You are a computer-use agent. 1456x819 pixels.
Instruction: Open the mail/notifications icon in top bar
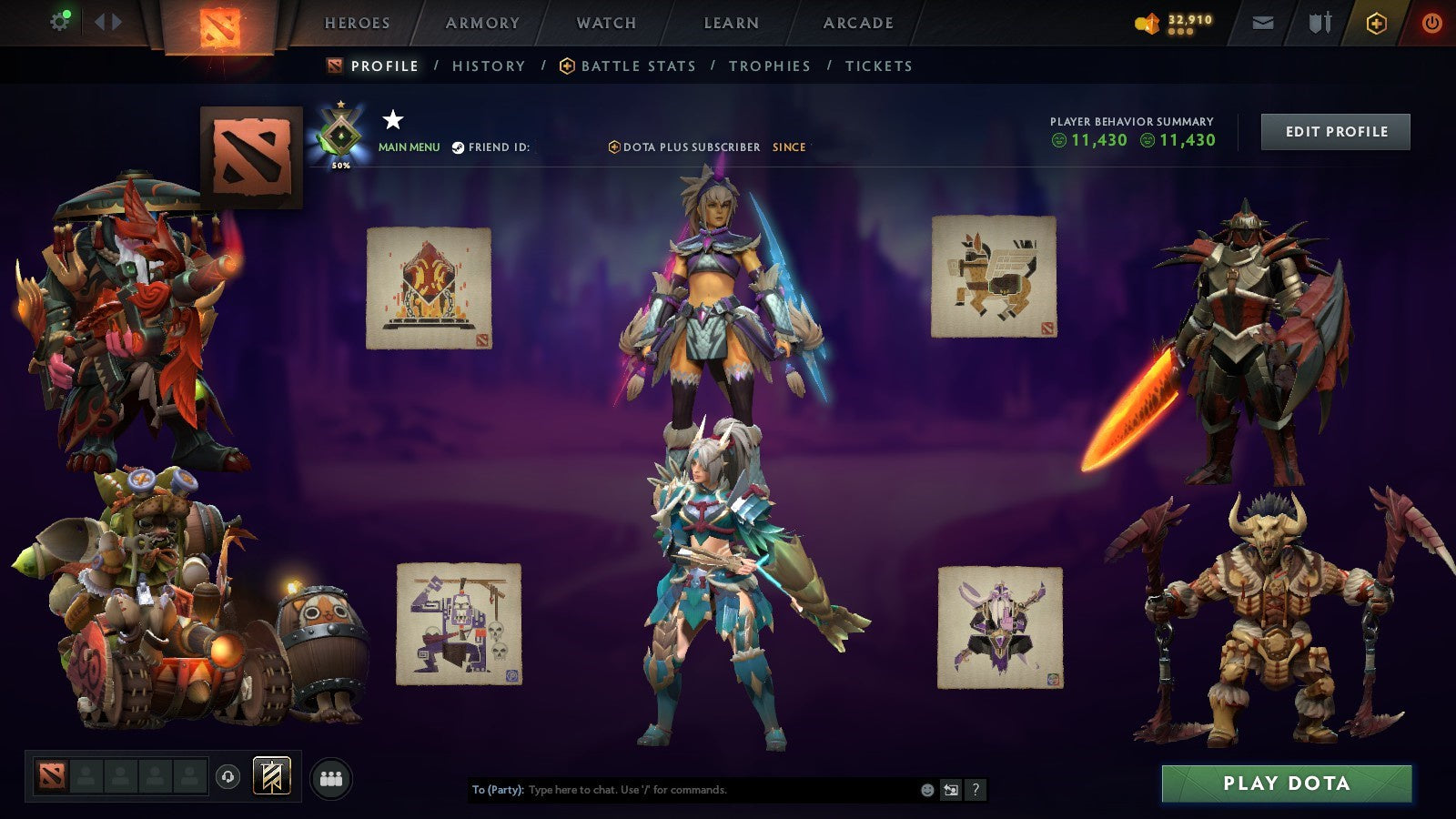pos(1263,24)
